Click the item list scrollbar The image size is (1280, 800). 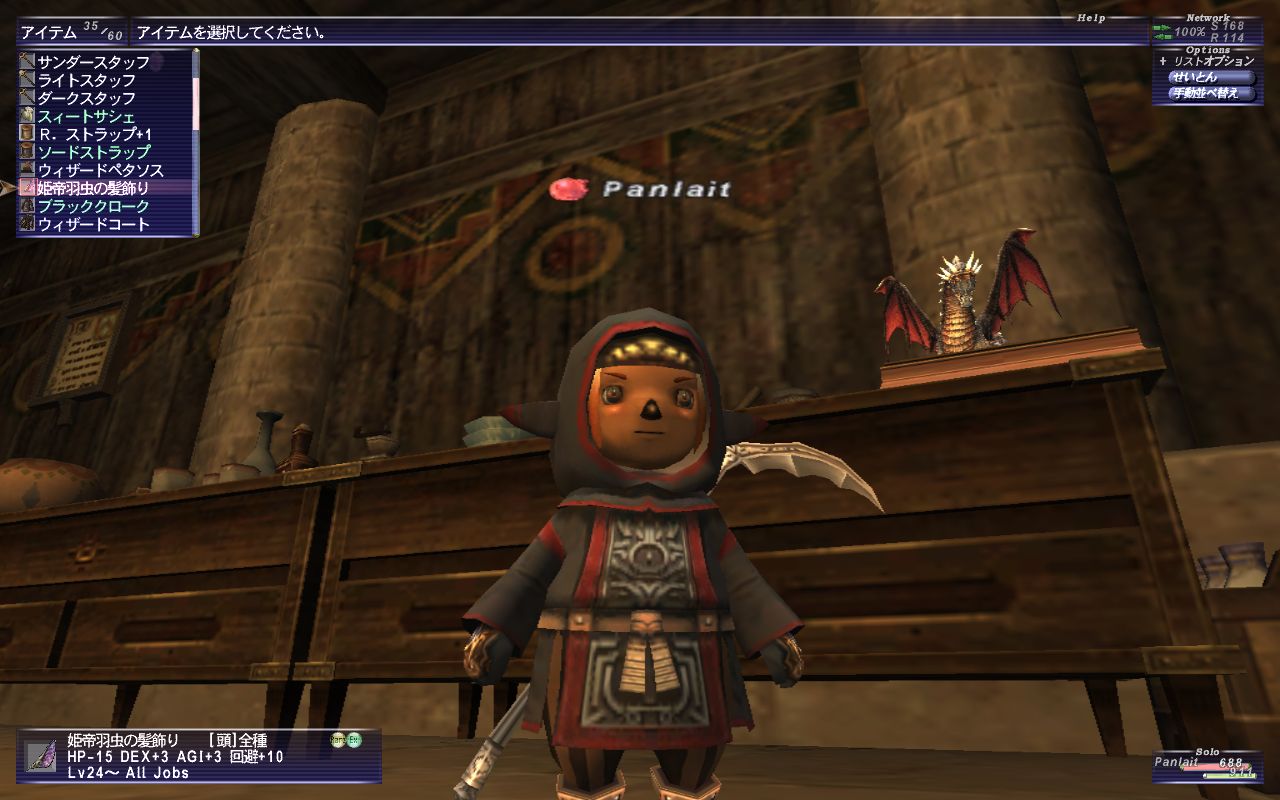click(196, 140)
